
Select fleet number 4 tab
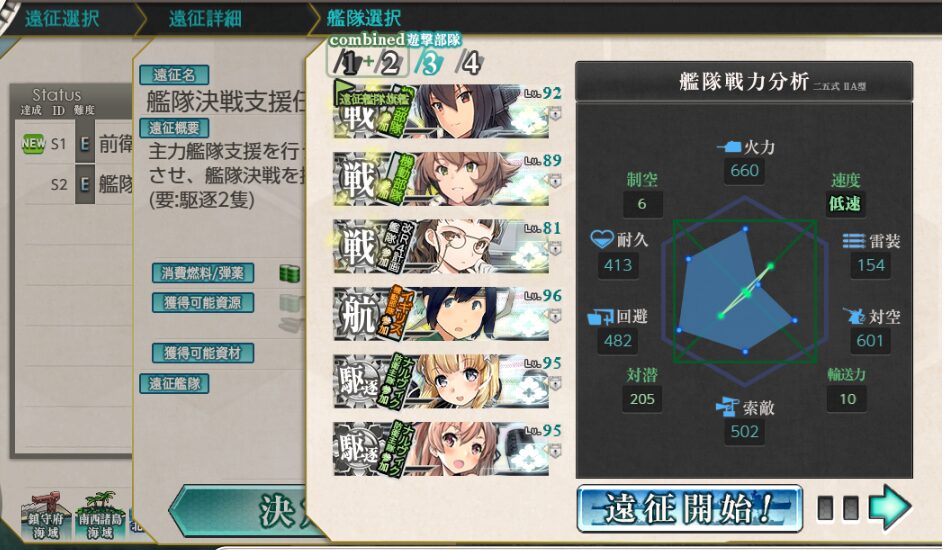469,64
